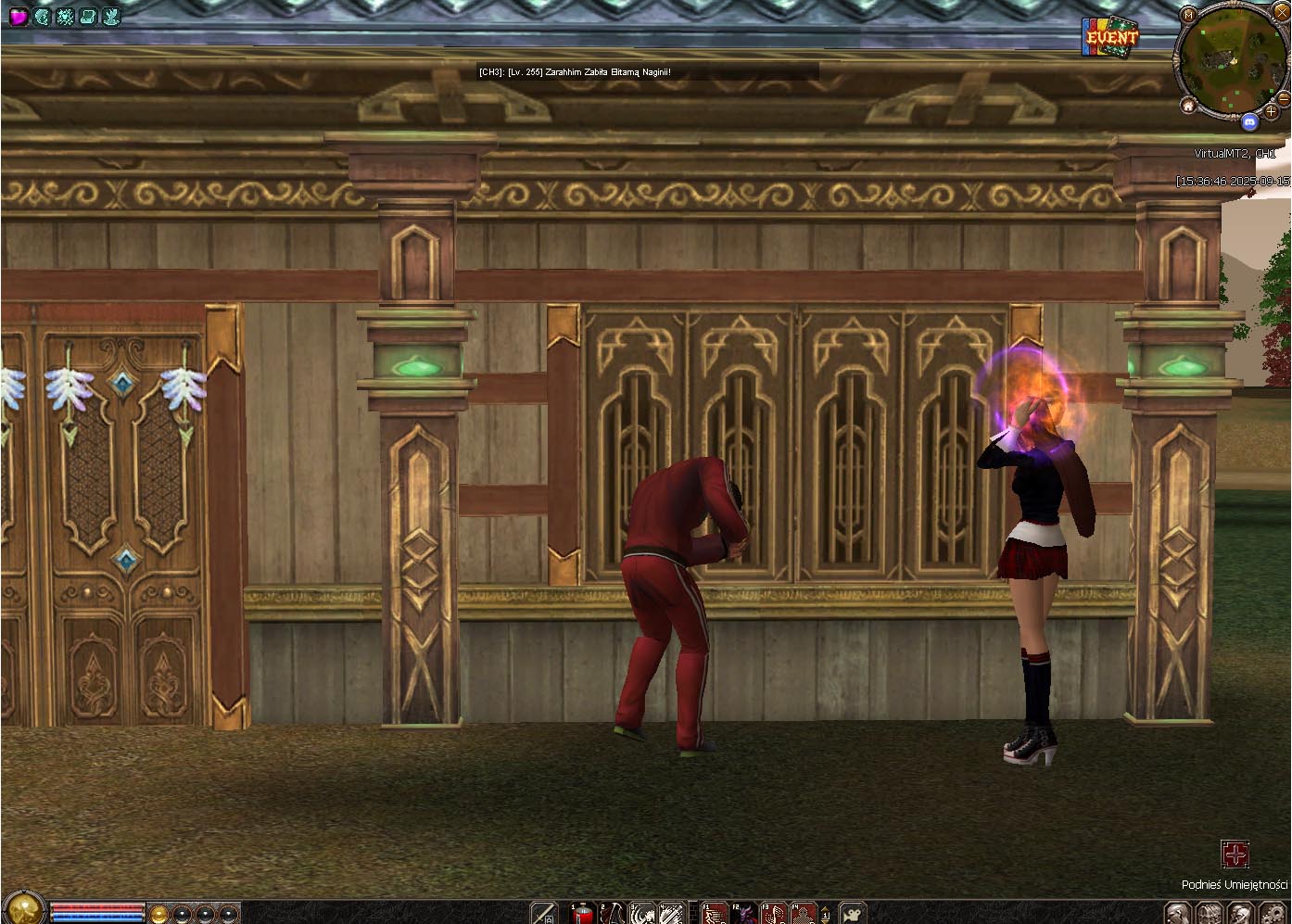Open the Discord link button
Viewport: 1292px width, 924px height.
pos(1248,121)
